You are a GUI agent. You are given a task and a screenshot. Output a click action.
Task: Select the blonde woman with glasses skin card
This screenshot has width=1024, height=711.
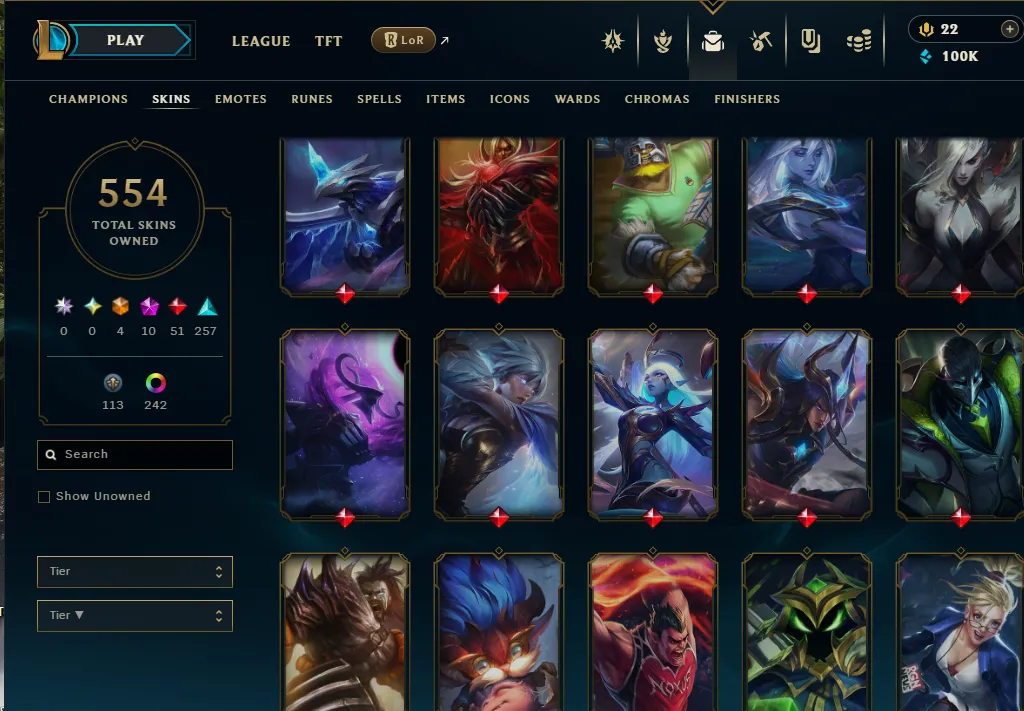(x=960, y=630)
